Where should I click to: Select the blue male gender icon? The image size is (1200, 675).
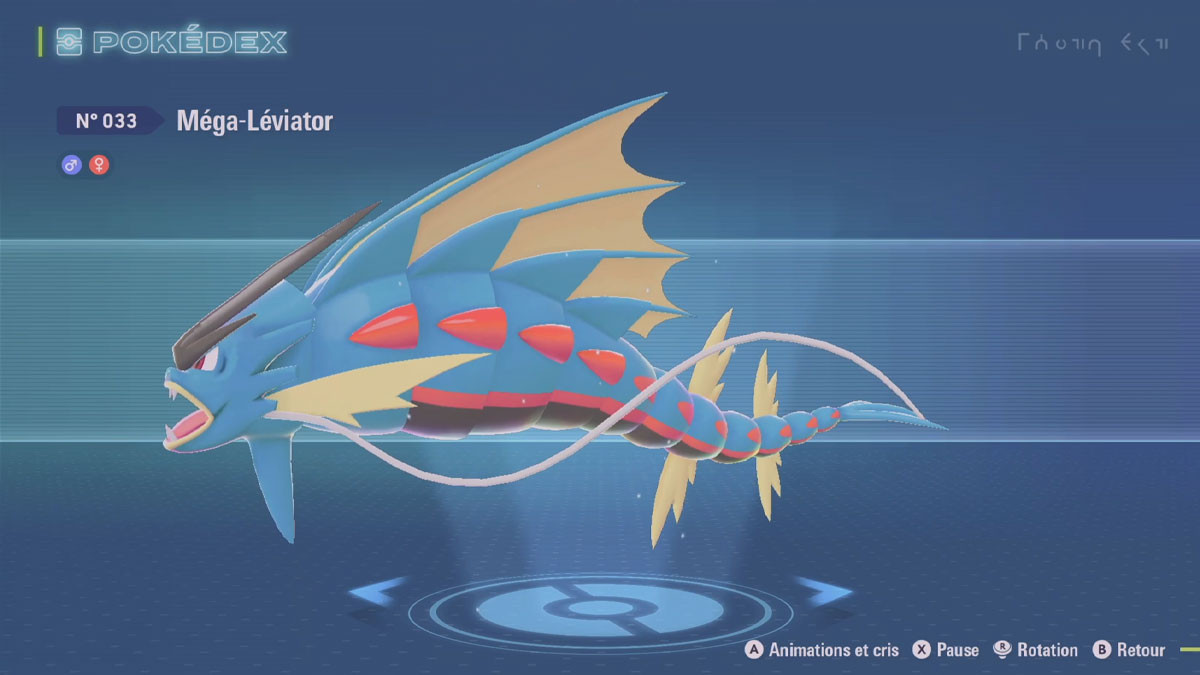point(71,165)
